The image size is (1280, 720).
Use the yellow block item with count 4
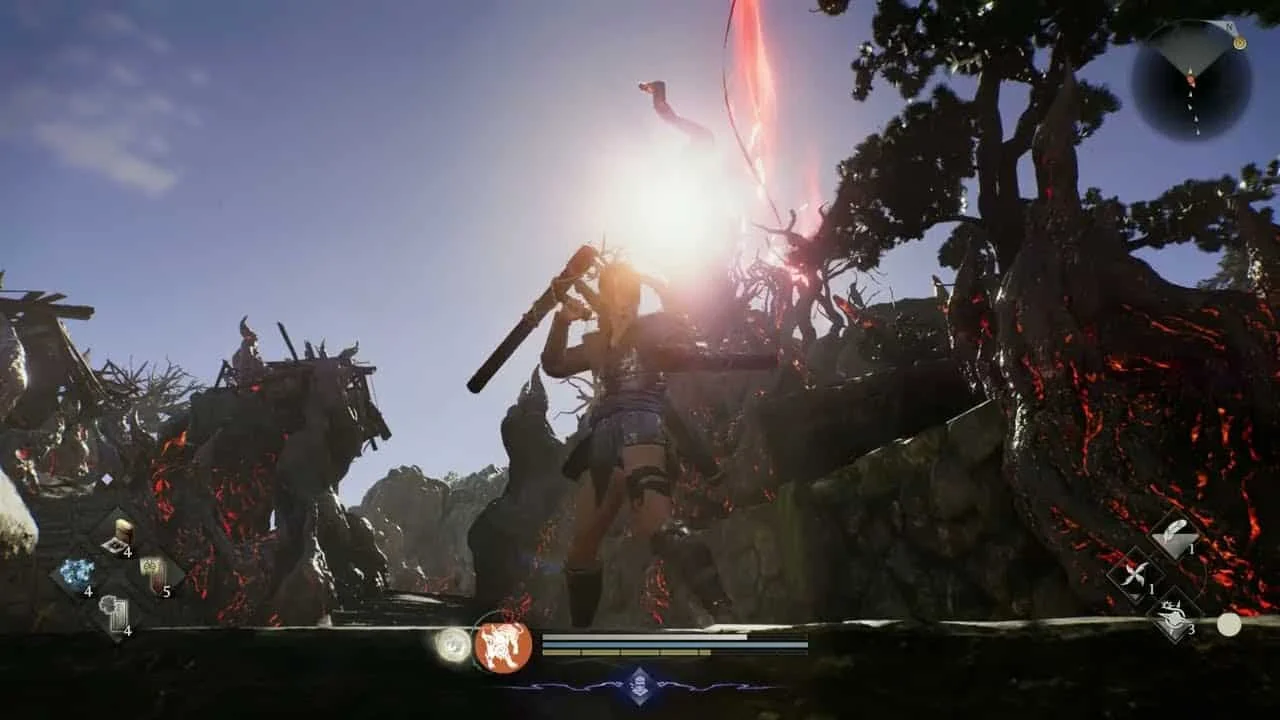tap(119, 536)
